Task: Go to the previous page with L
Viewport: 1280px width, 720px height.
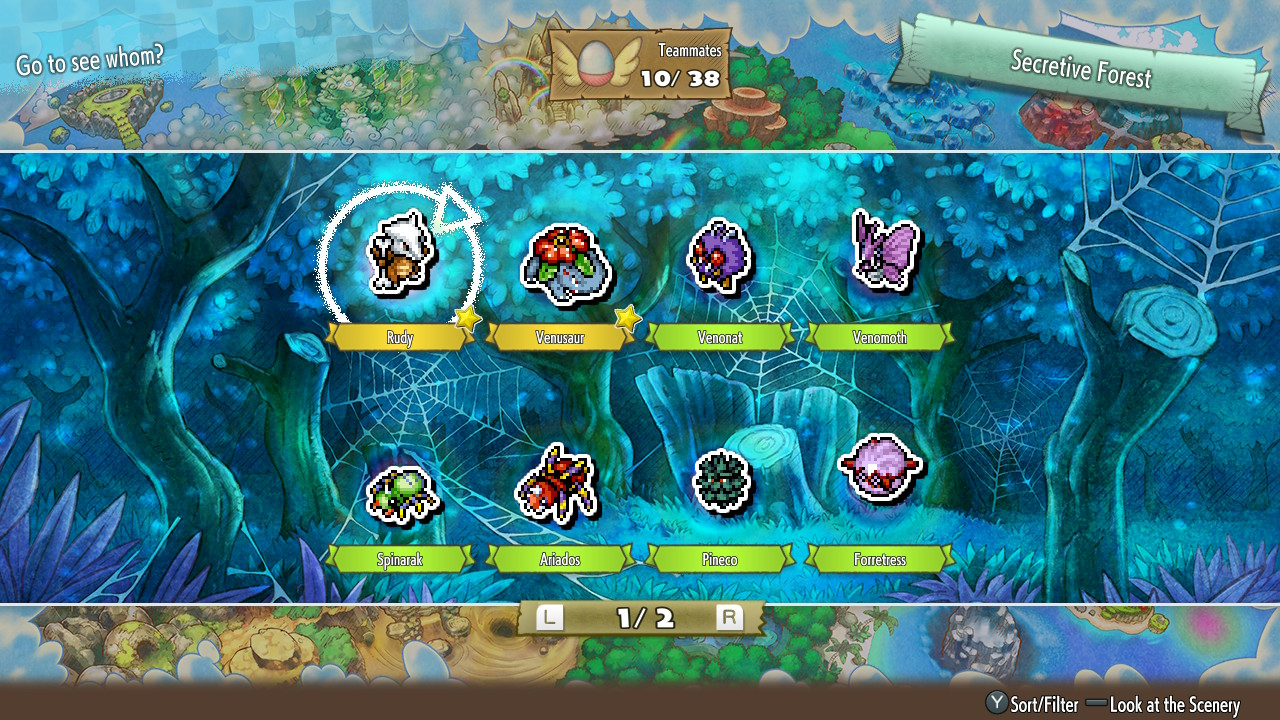Action: (x=549, y=618)
